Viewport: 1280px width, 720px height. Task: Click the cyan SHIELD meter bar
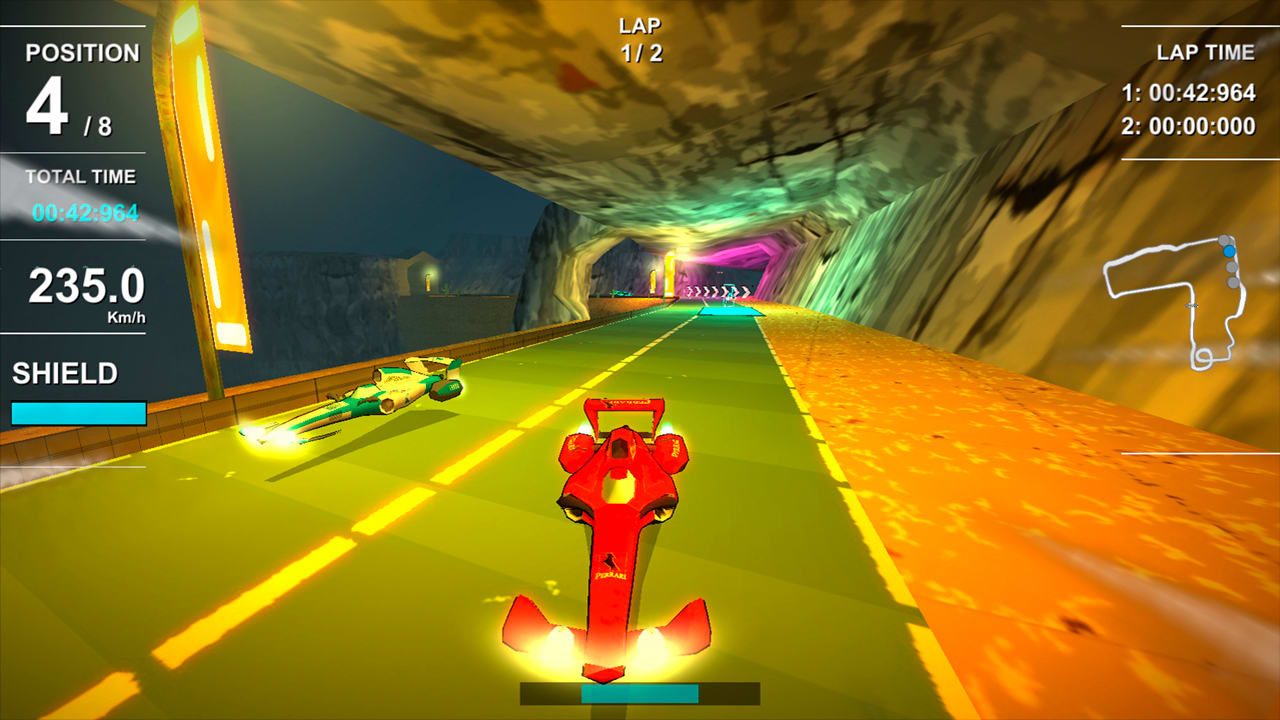(x=77, y=413)
